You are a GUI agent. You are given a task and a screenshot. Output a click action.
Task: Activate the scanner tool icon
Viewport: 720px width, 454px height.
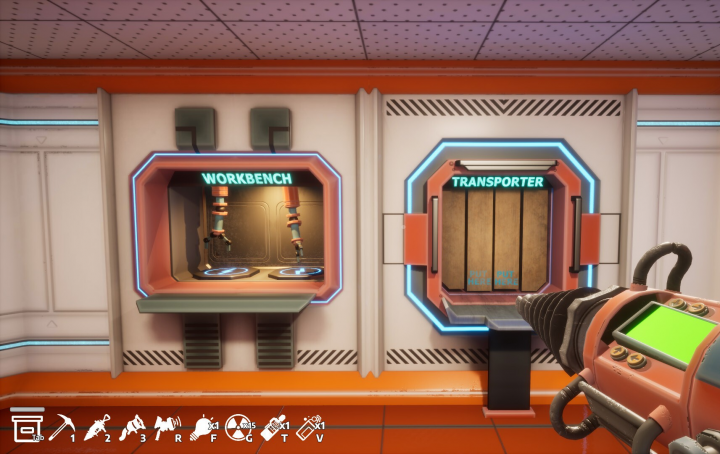[167, 428]
